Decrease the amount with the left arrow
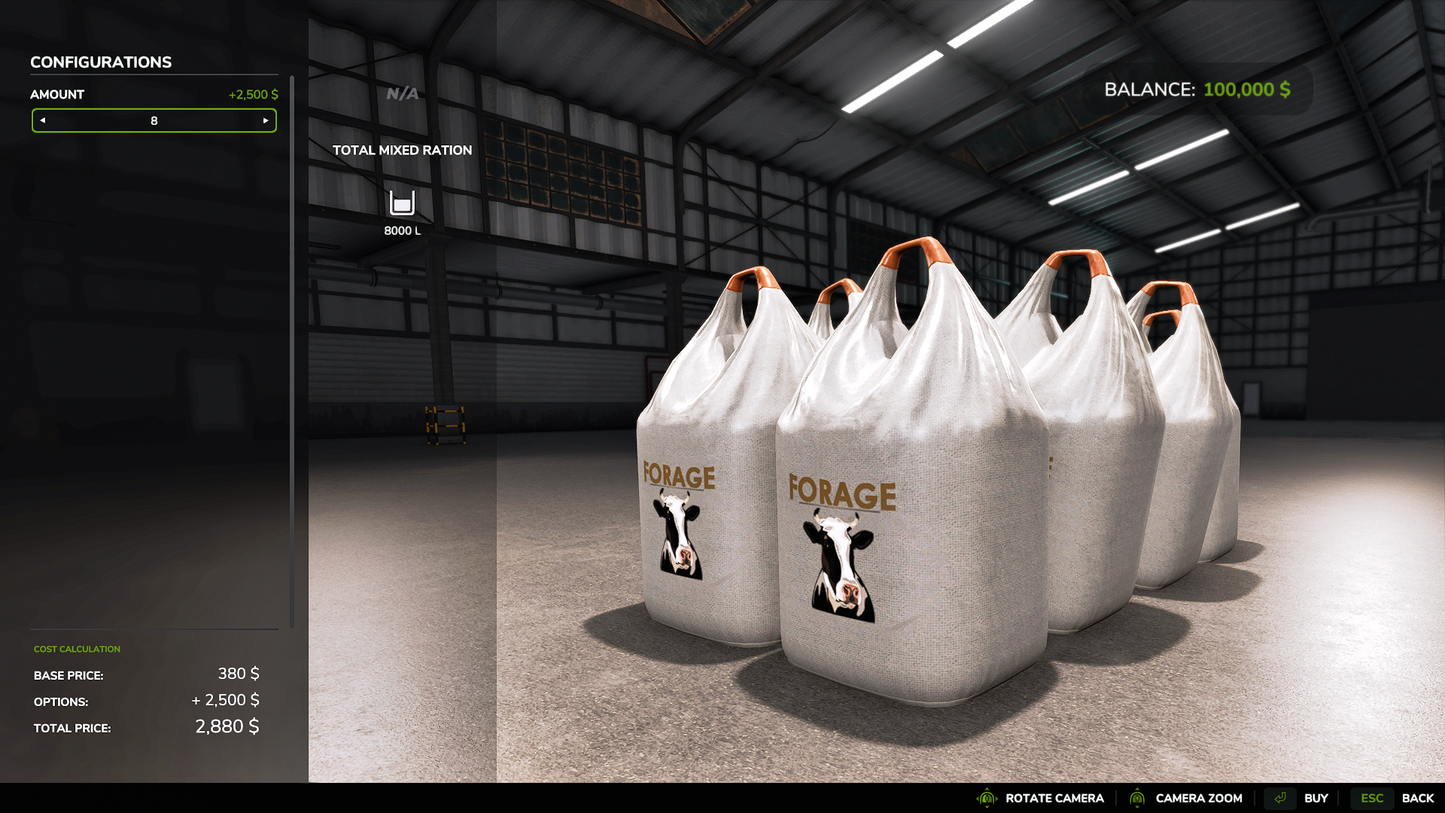1445x813 pixels. 43,121
